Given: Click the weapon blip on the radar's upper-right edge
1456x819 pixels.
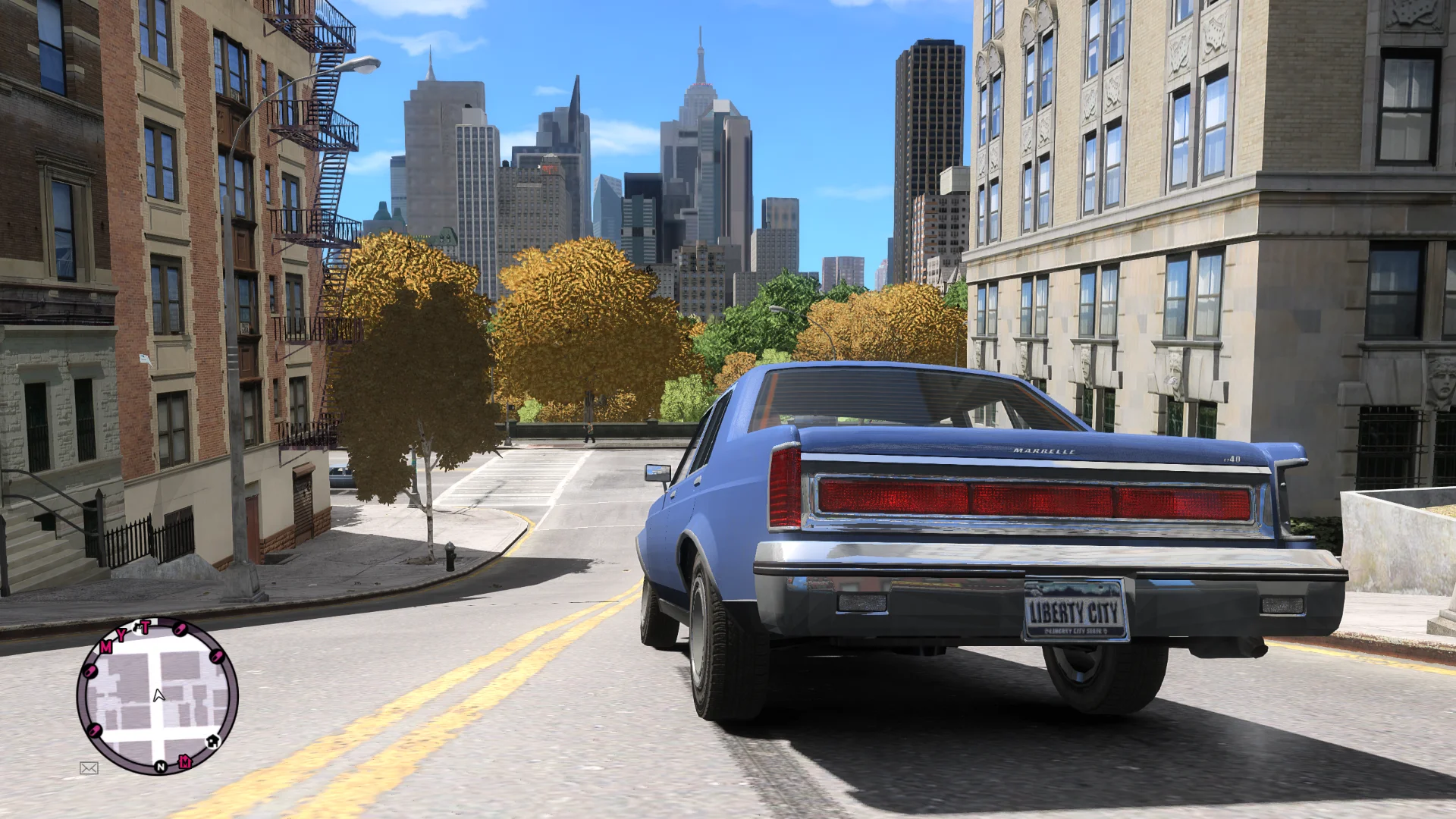Looking at the screenshot, I should [x=180, y=630].
